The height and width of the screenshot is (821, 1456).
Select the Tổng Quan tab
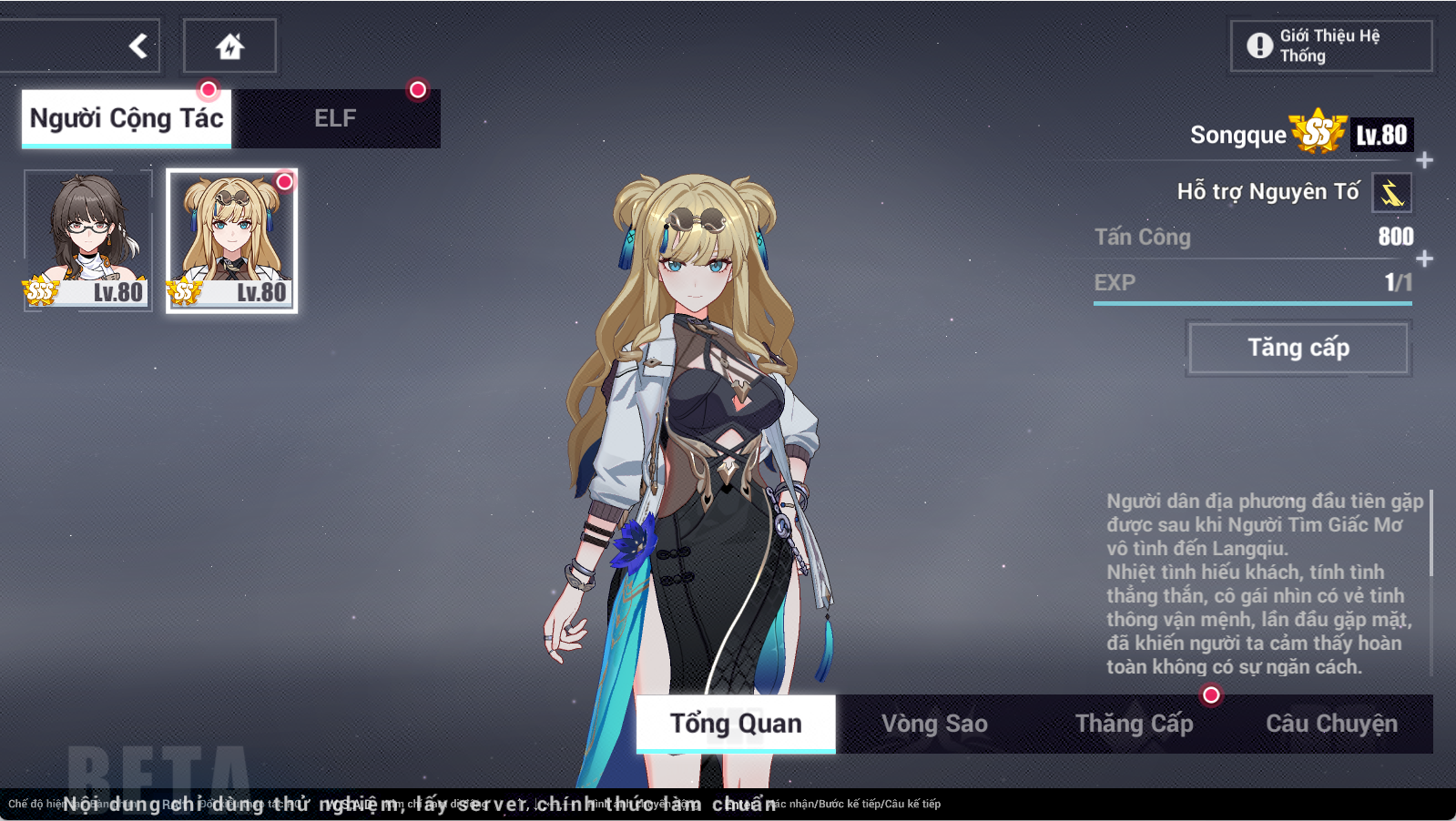[x=735, y=724]
